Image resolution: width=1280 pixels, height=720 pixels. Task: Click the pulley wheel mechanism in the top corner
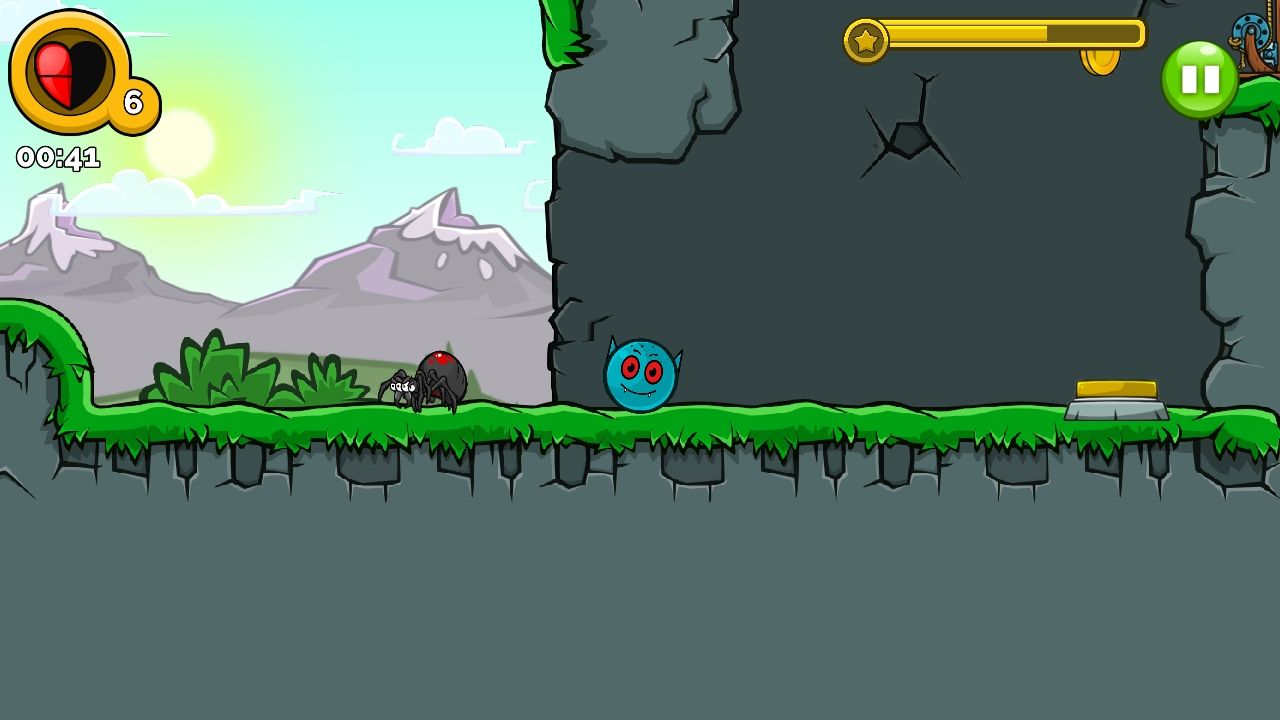click(1250, 30)
